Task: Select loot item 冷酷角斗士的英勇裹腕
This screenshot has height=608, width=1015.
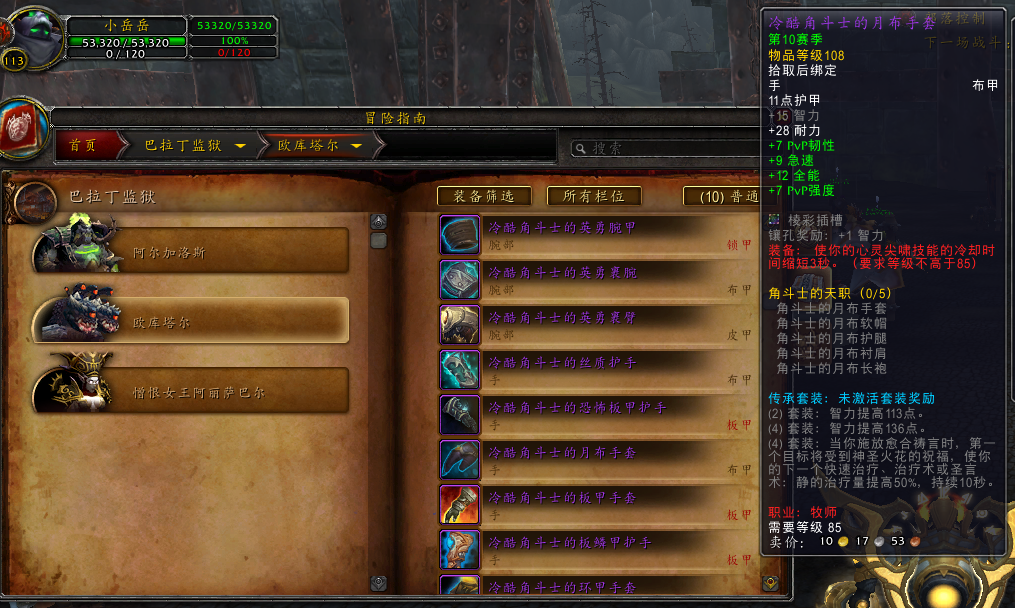Action: pos(597,280)
